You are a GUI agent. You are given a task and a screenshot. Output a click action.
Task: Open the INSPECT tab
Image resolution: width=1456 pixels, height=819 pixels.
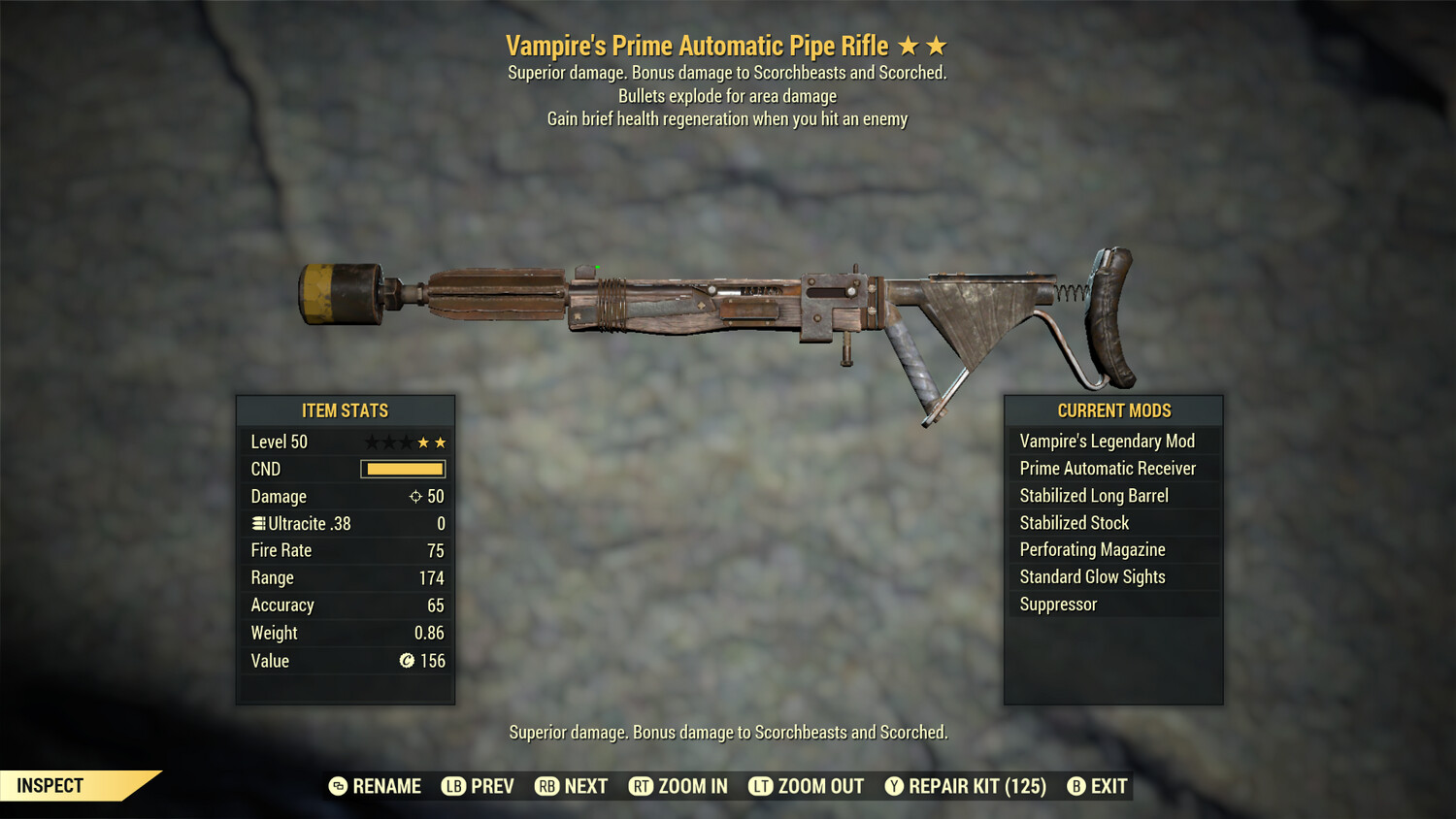click(x=49, y=785)
